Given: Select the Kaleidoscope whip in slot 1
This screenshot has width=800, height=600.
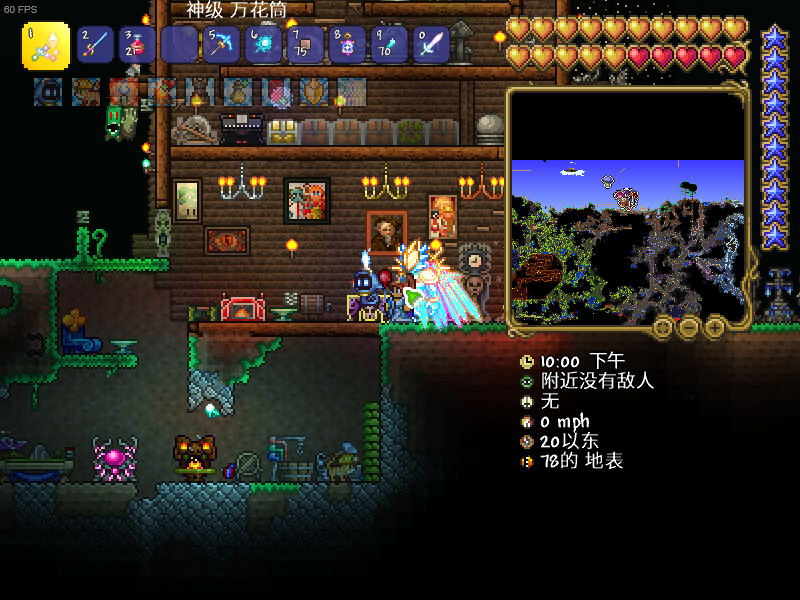Looking at the screenshot, I should pos(46,45).
